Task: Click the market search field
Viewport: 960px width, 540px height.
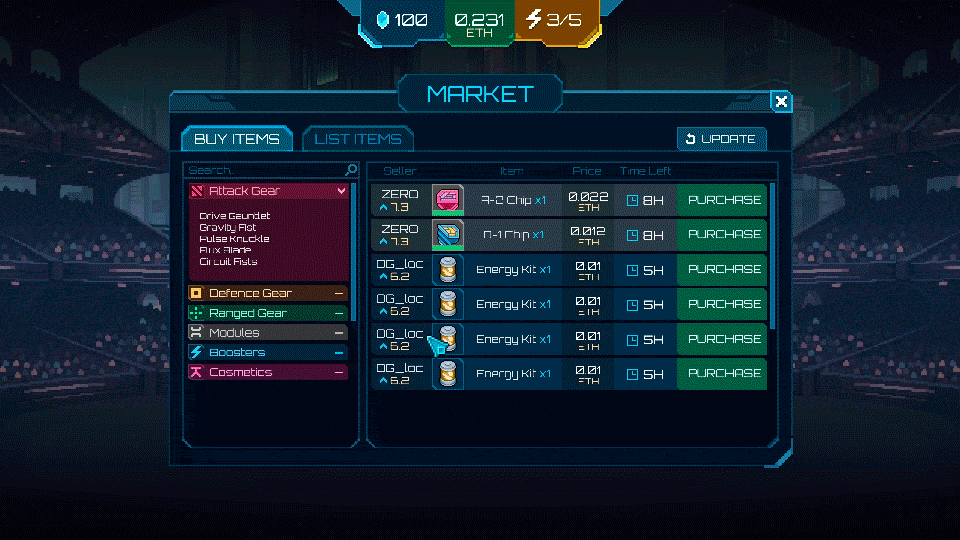Action: (x=265, y=170)
